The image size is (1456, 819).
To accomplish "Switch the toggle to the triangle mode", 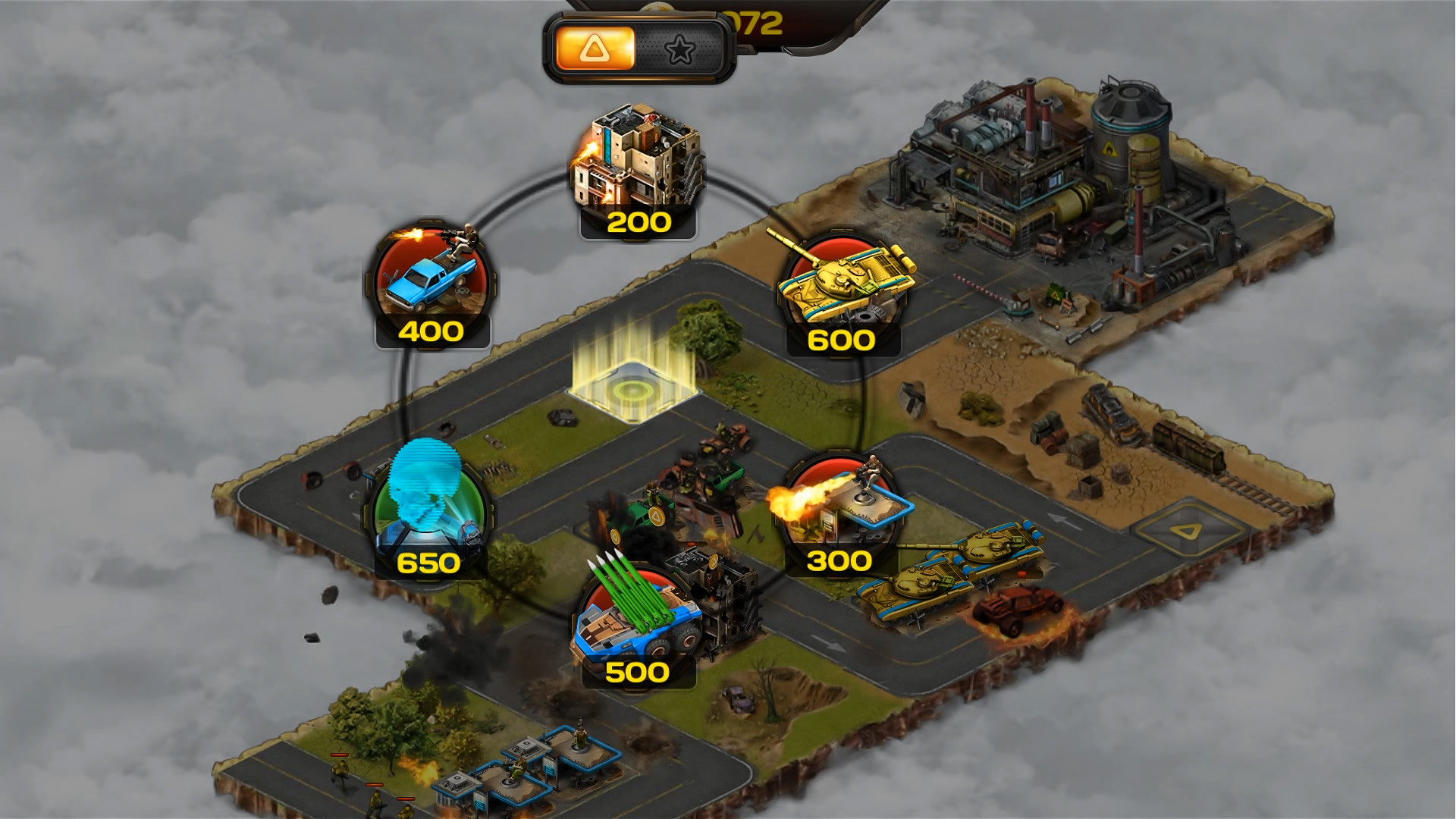I will point(596,48).
